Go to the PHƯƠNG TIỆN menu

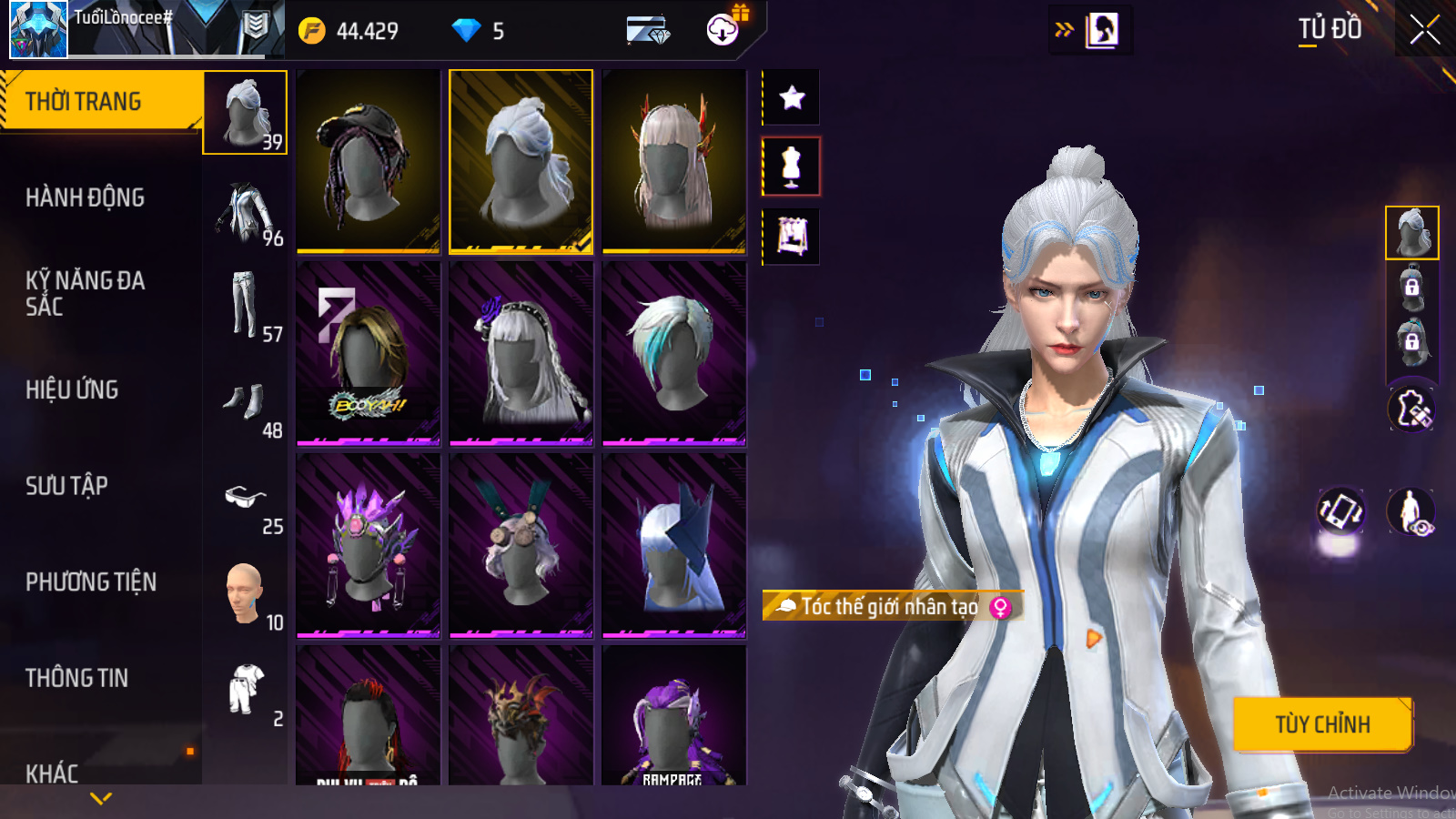[x=91, y=581]
